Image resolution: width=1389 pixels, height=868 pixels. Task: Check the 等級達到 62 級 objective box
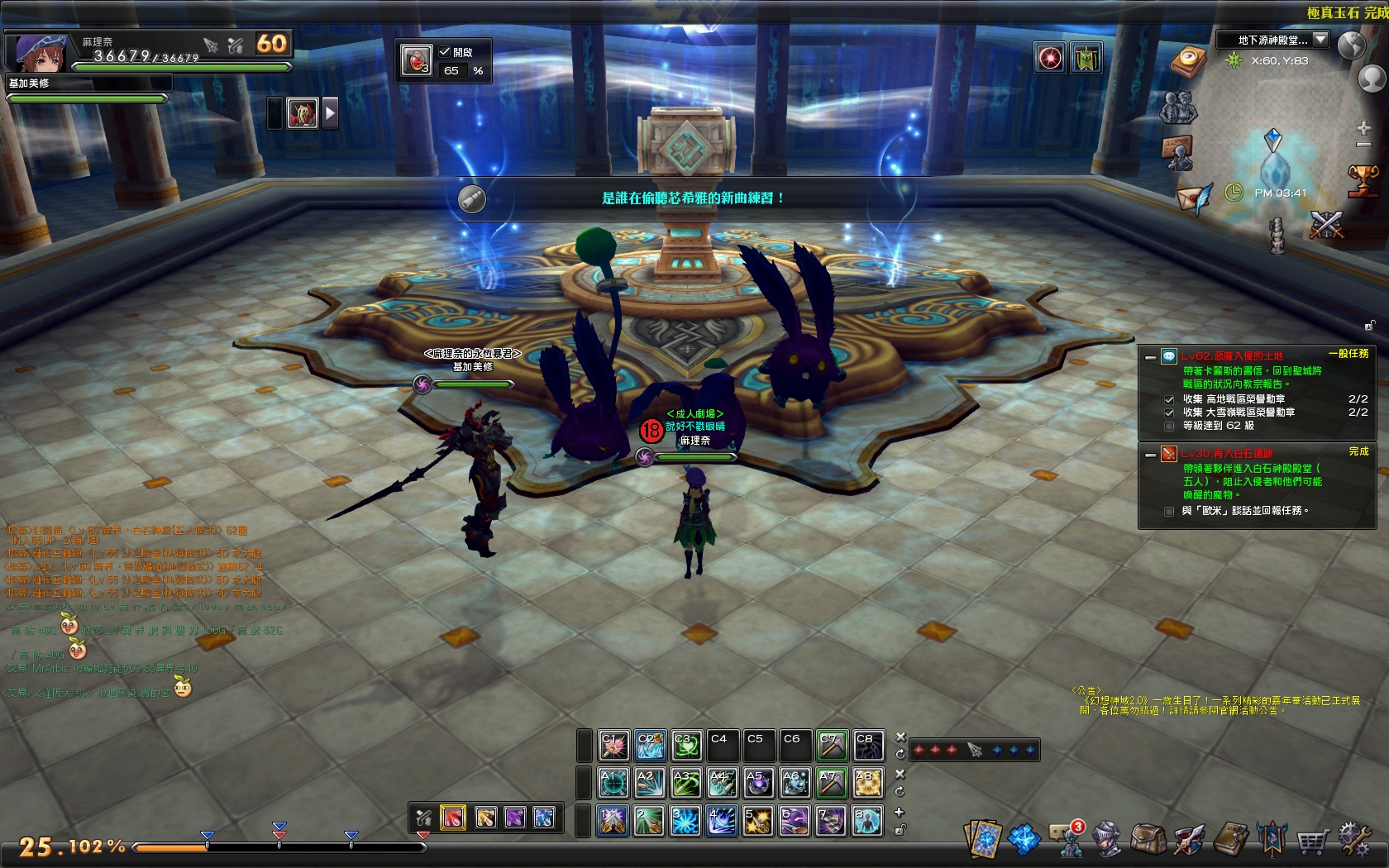click(1170, 427)
